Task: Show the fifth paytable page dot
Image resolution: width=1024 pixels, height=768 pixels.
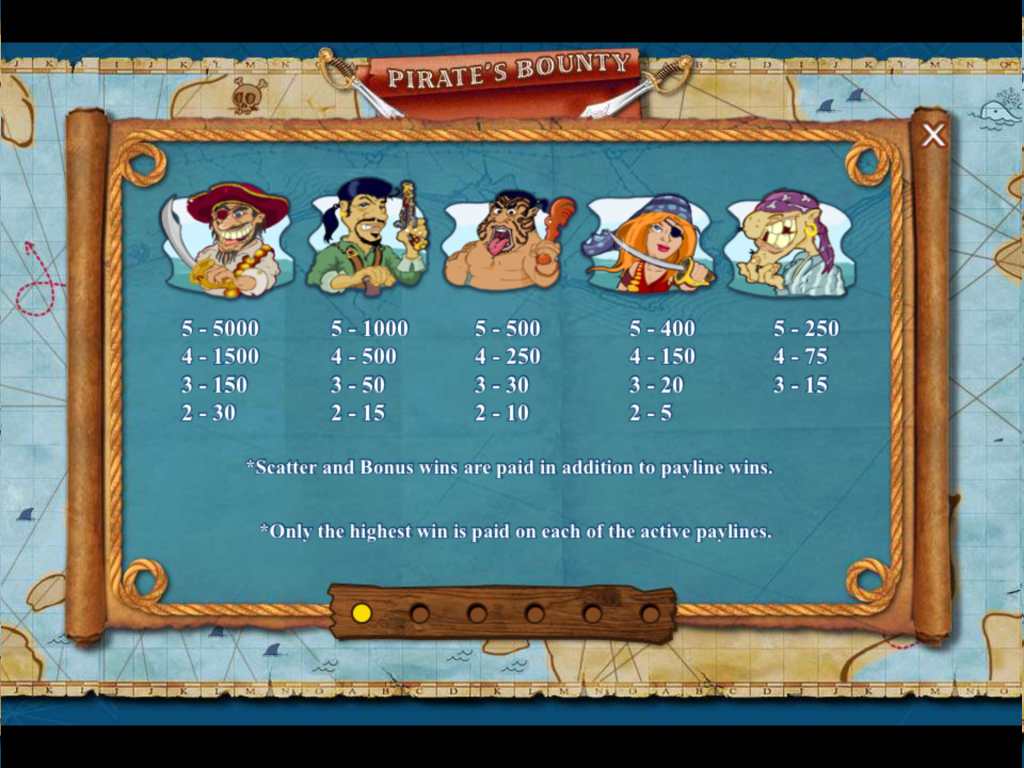Action: (592, 613)
